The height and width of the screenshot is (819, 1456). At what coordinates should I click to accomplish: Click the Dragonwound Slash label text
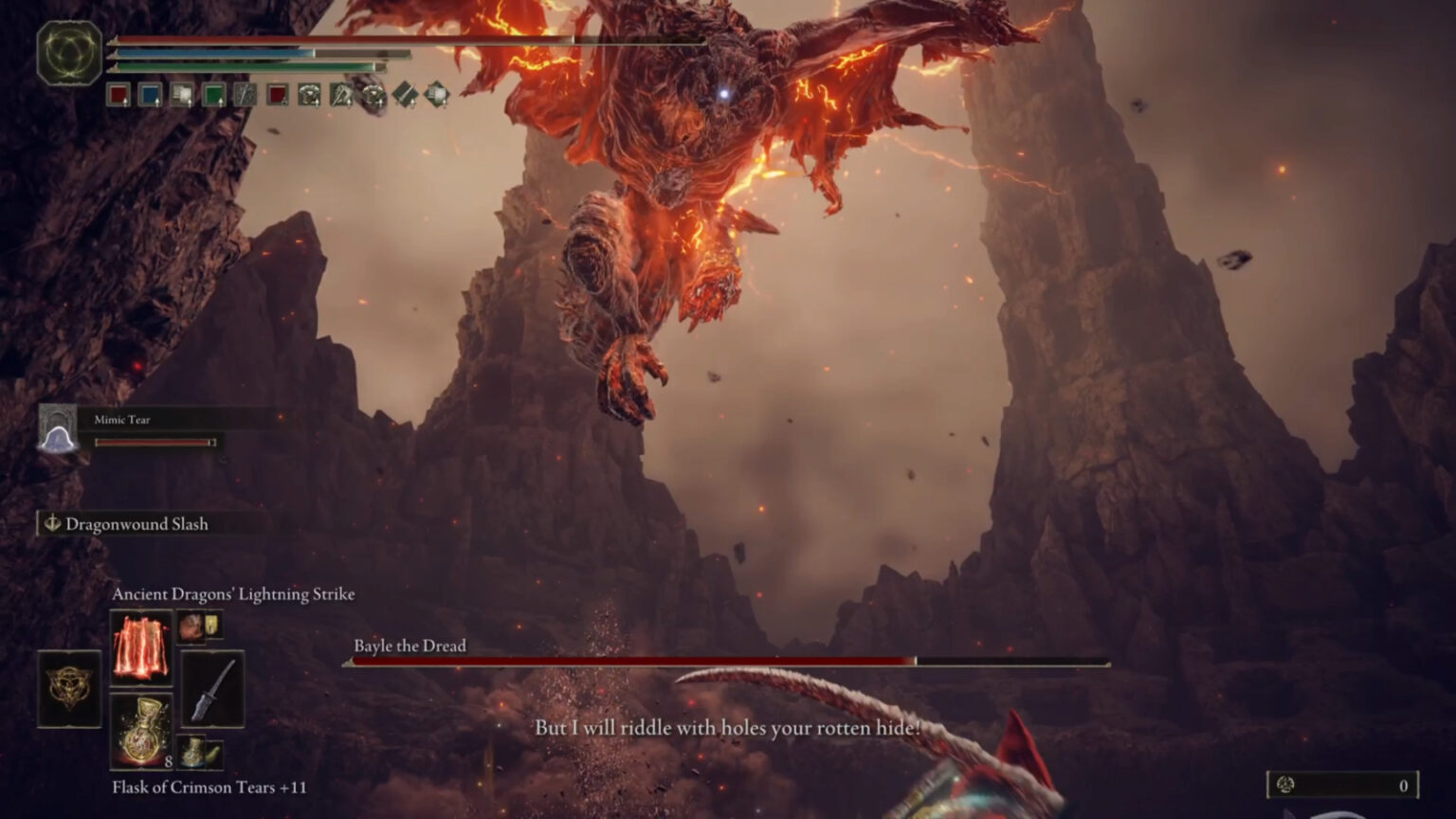pyautogui.click(x=136, y=523)
